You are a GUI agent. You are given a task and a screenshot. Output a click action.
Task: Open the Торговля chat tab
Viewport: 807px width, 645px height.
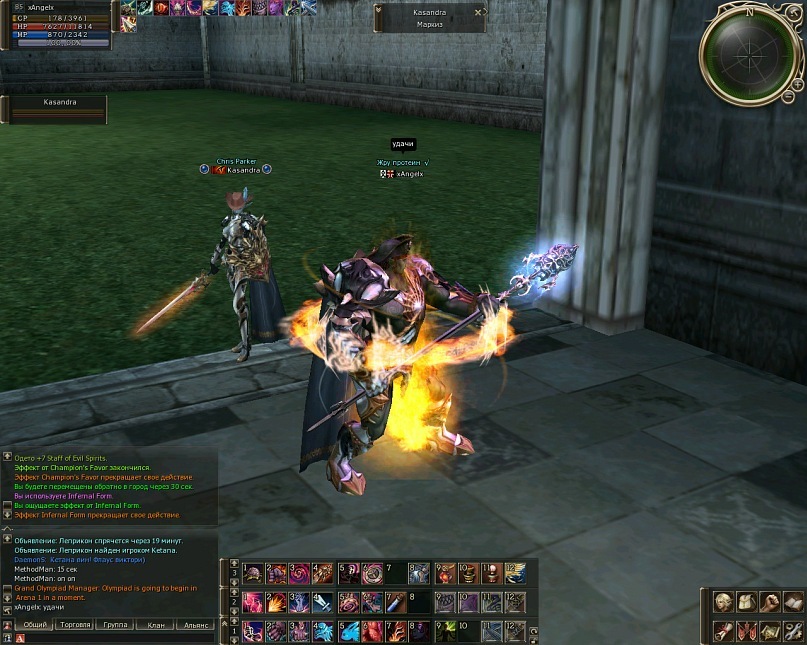(x=75, y=625)
